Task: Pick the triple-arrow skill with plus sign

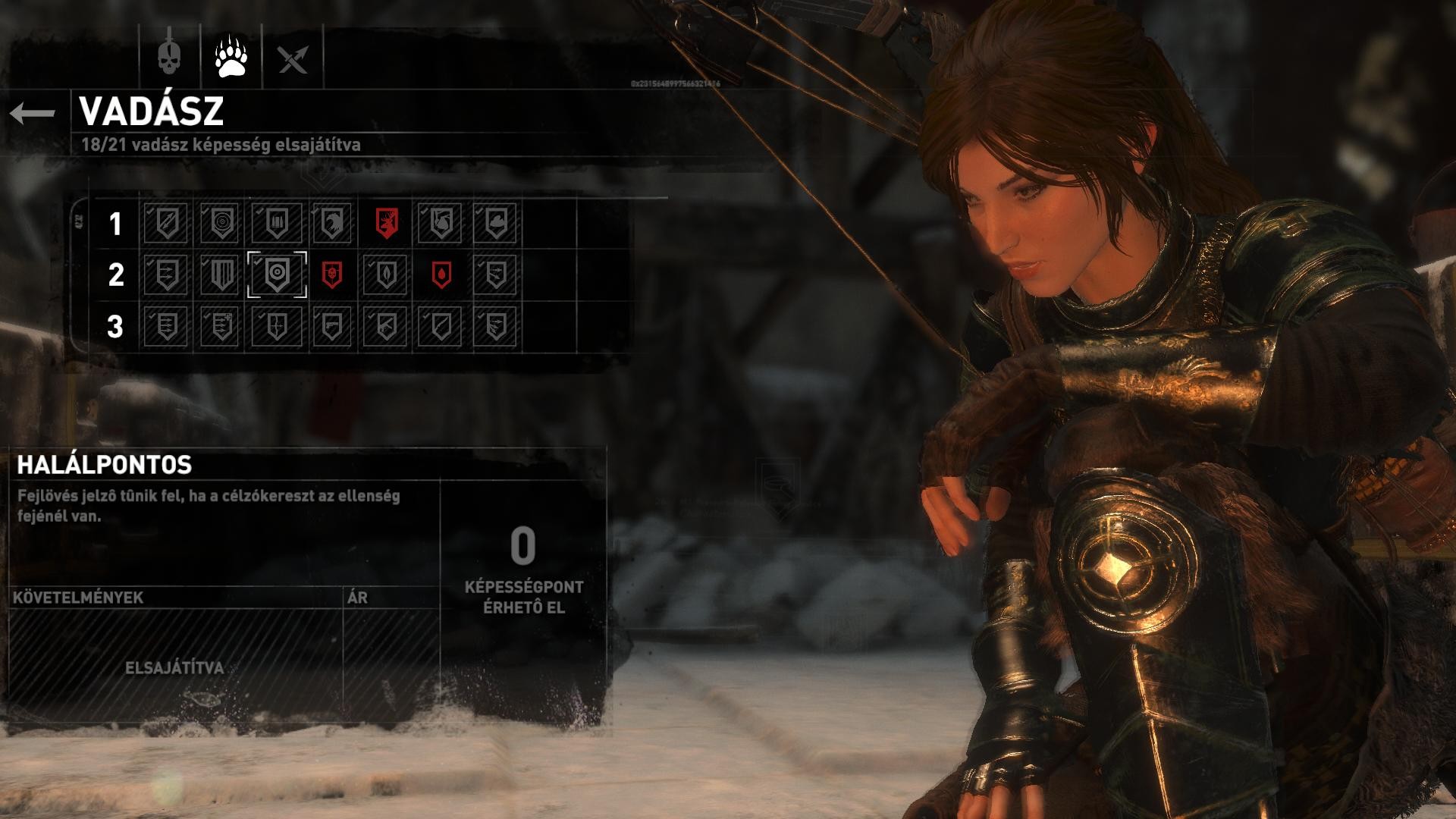Action: click(221, 327)
